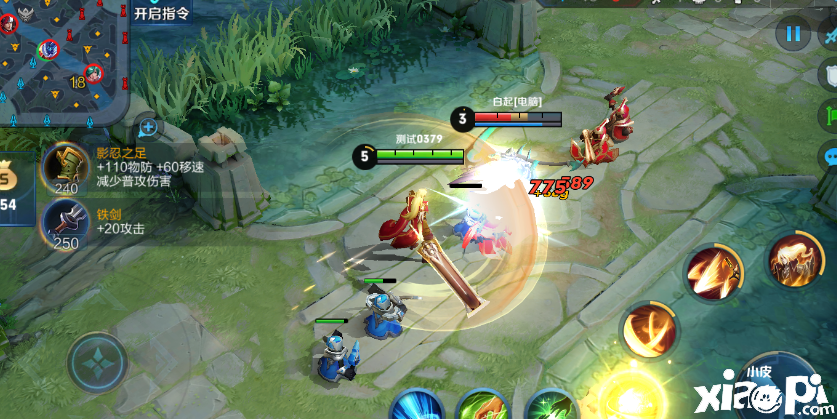Use the virtual movement joystick
The width and height of the screenshot is (837, 419).
click(x=97, y=361)
